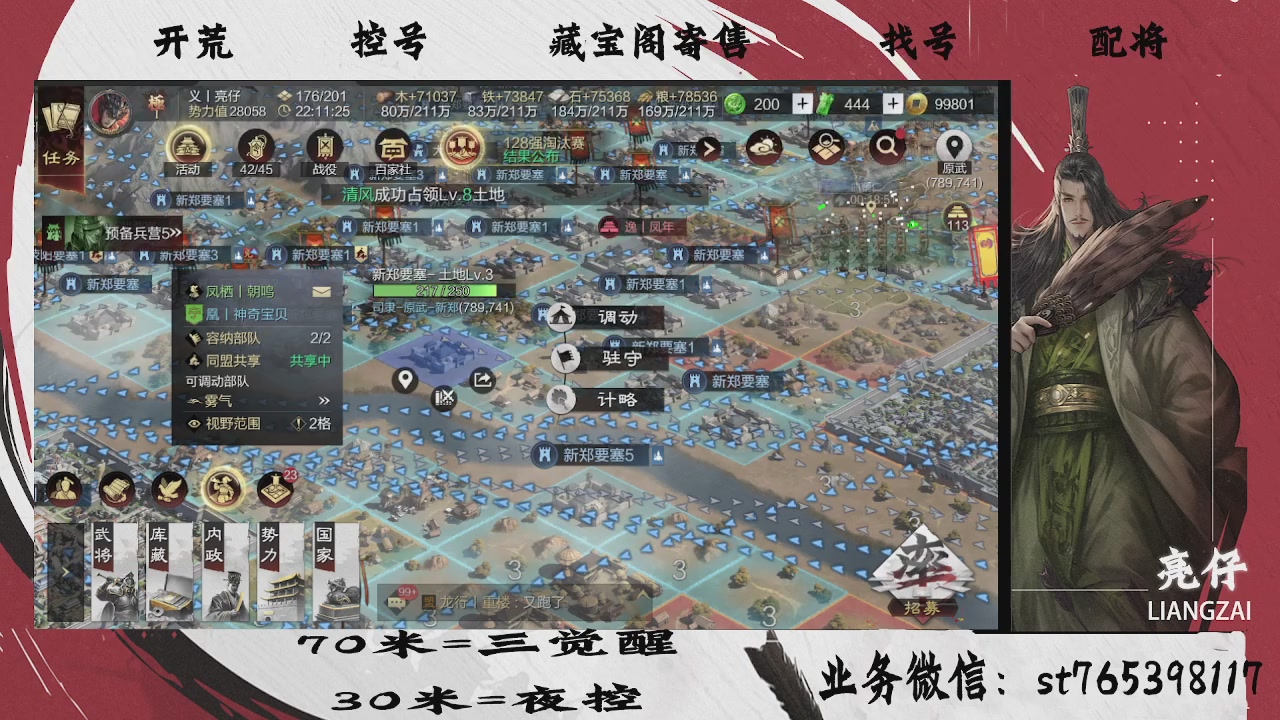
Task: Choose 调动 from the fortress action menu
Action: coord(606,316)
